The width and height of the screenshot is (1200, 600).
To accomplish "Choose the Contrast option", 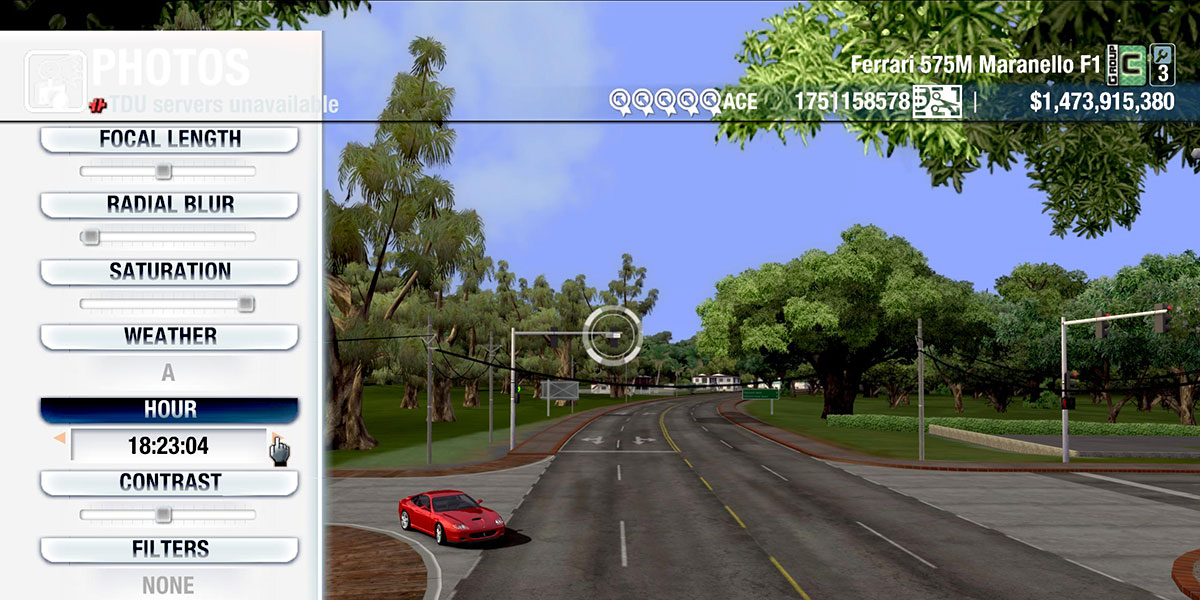I will [x=169, y=483].
